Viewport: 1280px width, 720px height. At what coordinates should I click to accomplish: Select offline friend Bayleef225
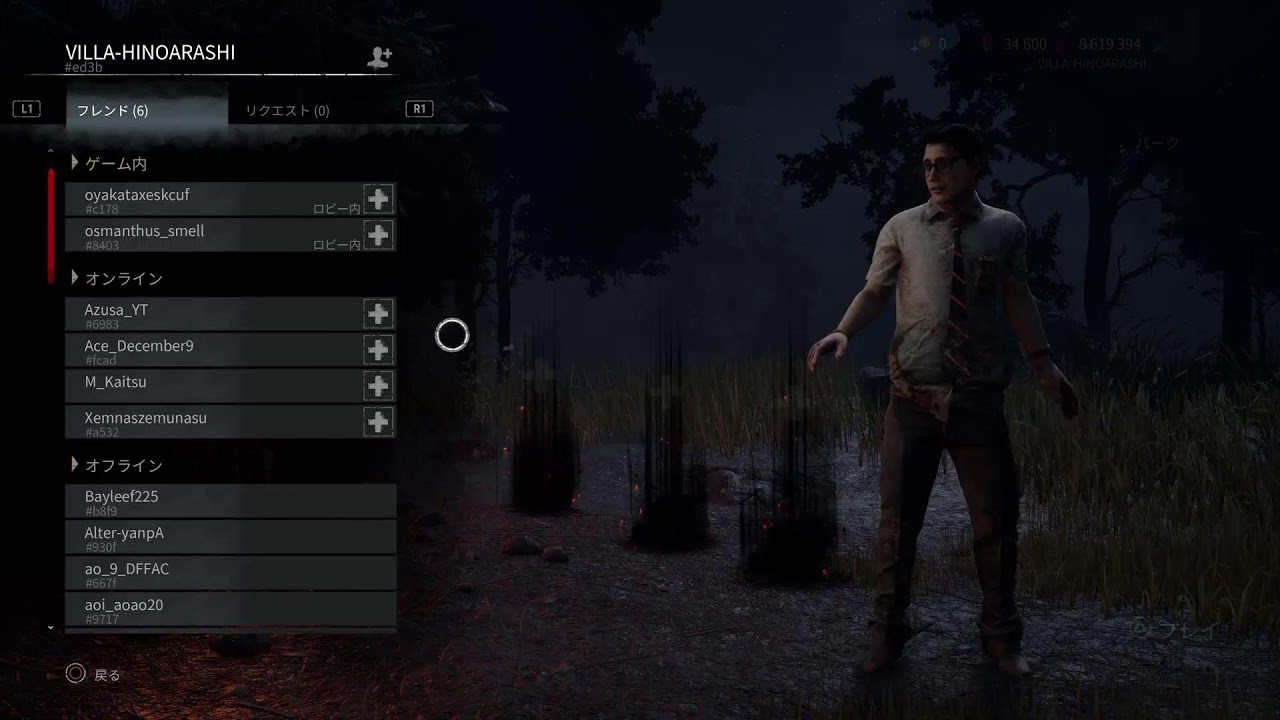pos(230,501)
